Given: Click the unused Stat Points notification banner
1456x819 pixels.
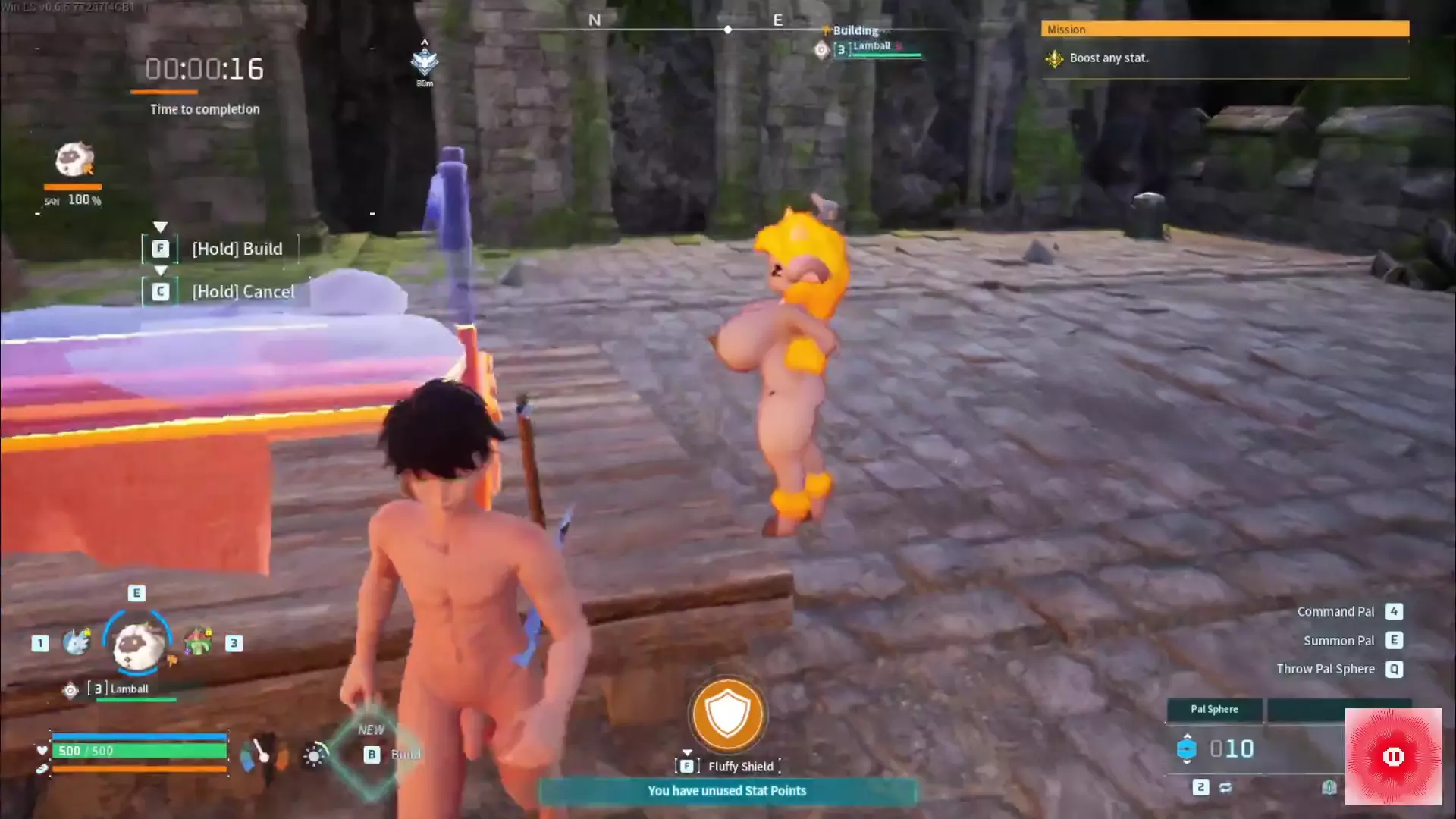Looking at the screenshot, I should tap(726, 791).
